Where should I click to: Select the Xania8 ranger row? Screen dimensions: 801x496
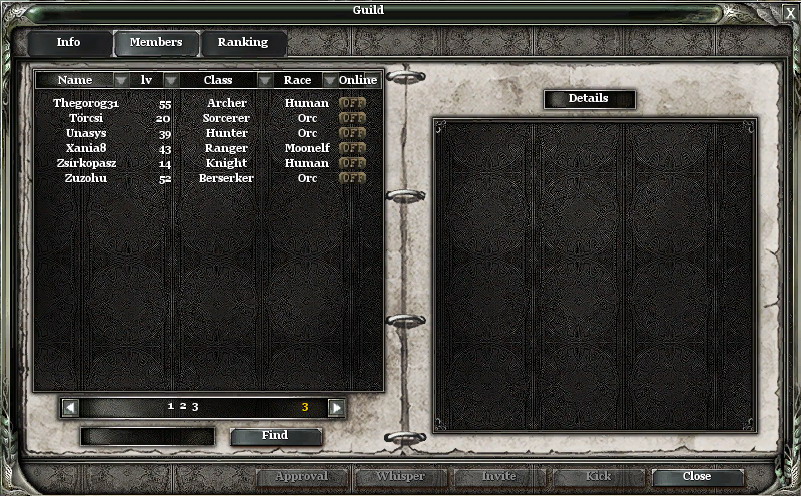[86, 148]
